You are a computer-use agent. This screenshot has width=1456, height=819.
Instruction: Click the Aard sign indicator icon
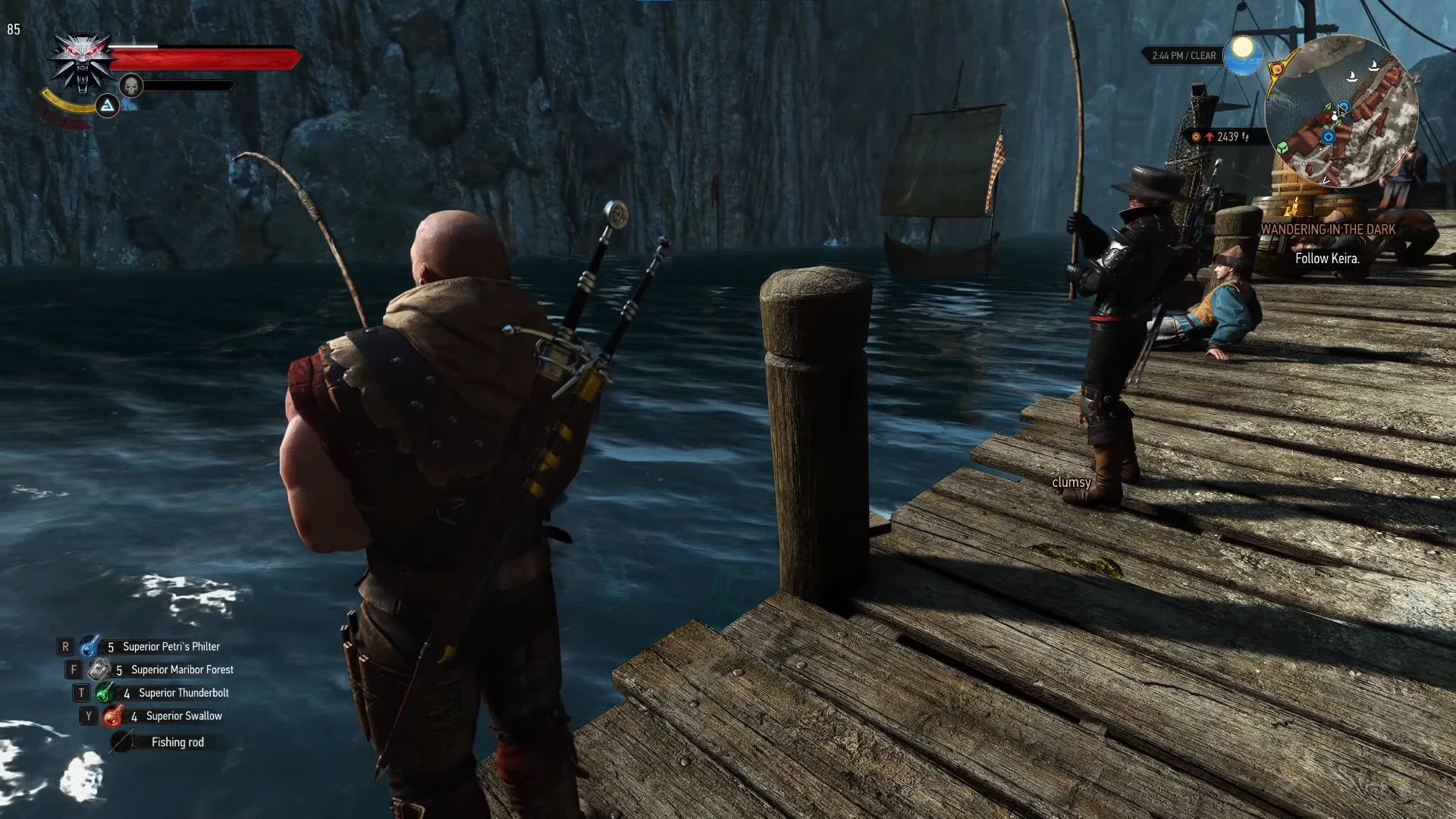(107, 108)
